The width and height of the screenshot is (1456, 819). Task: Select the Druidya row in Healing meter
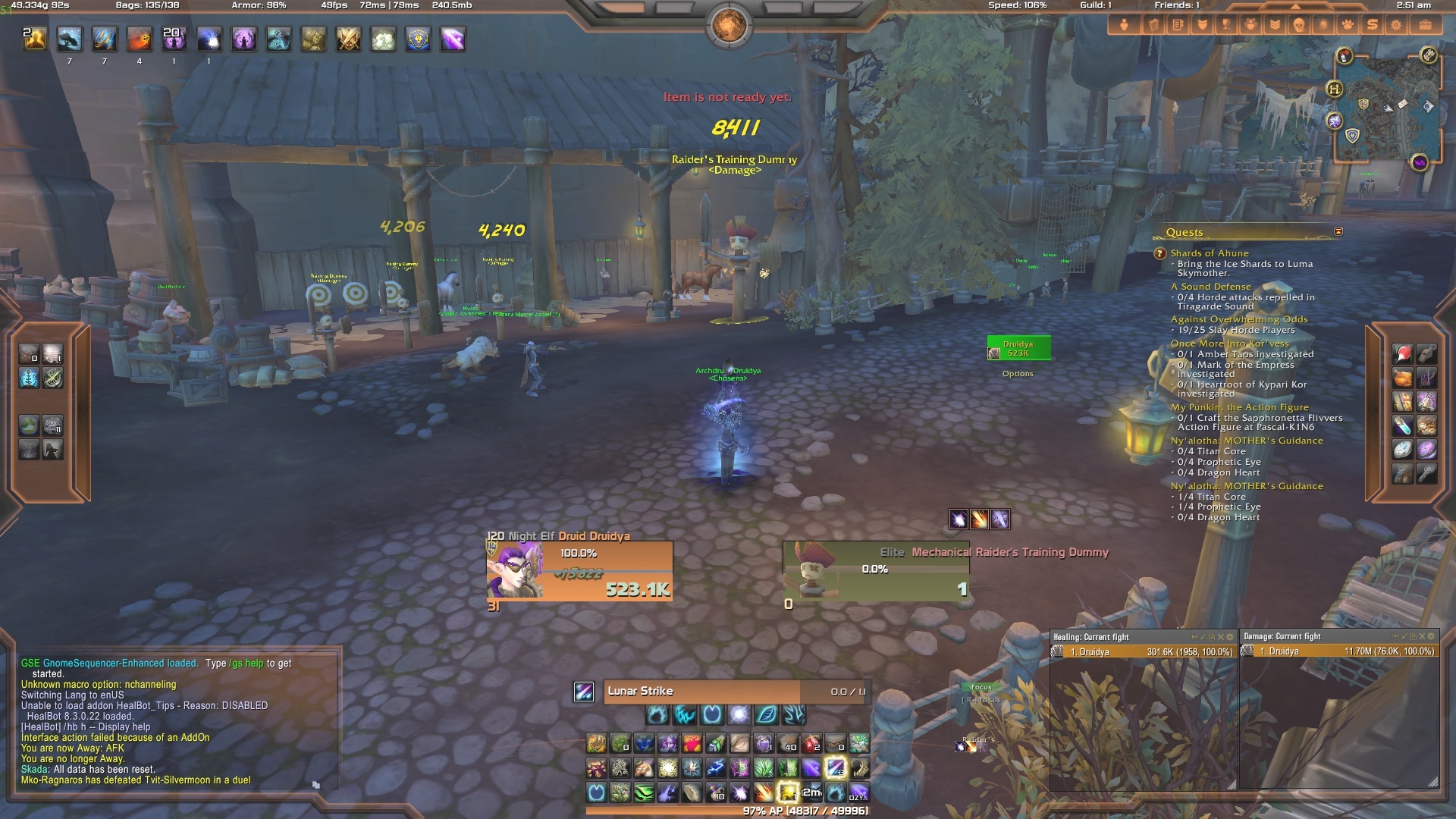click(1144, 652)
